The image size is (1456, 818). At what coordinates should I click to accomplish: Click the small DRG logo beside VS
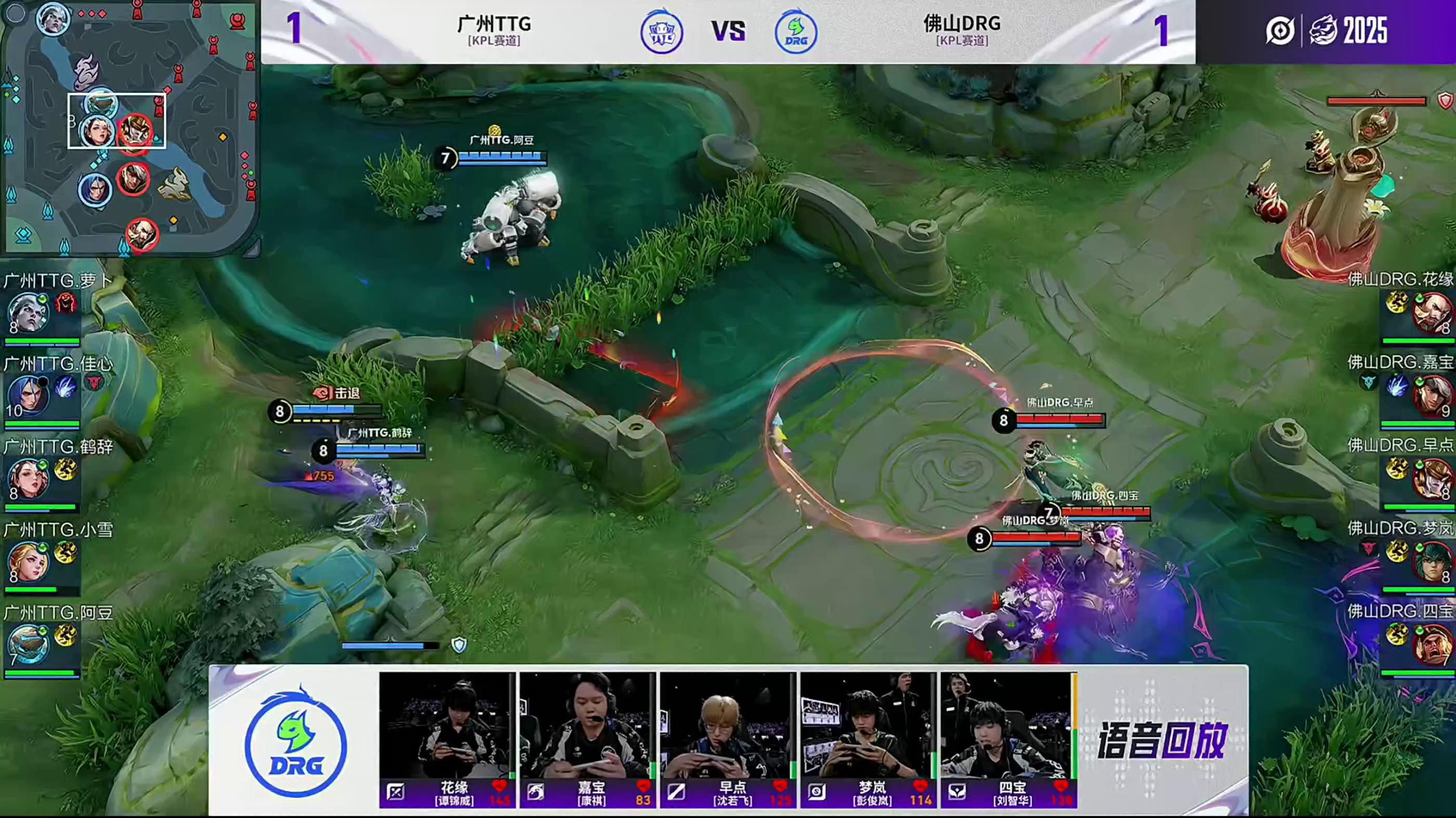pyautogui.click(x=795, y=32)
